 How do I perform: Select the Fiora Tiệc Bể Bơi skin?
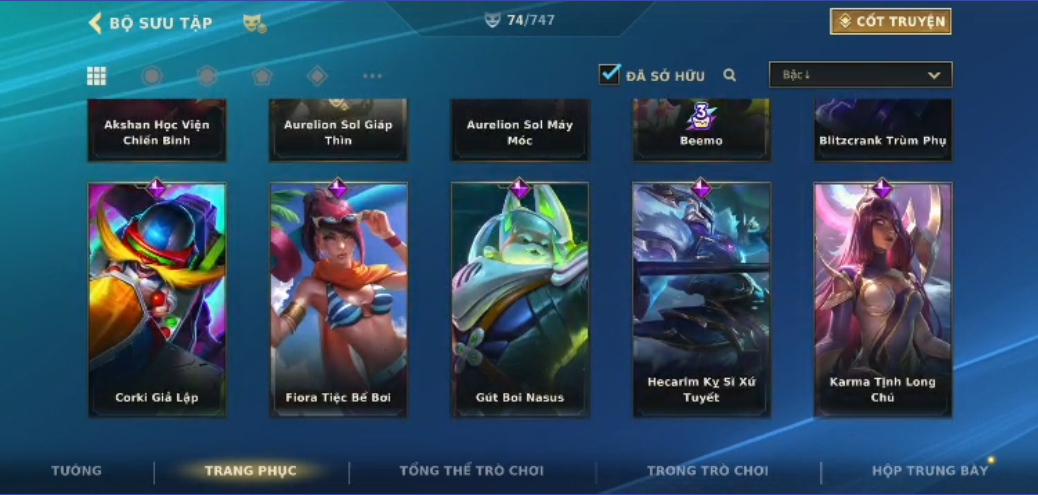point(339,299)
